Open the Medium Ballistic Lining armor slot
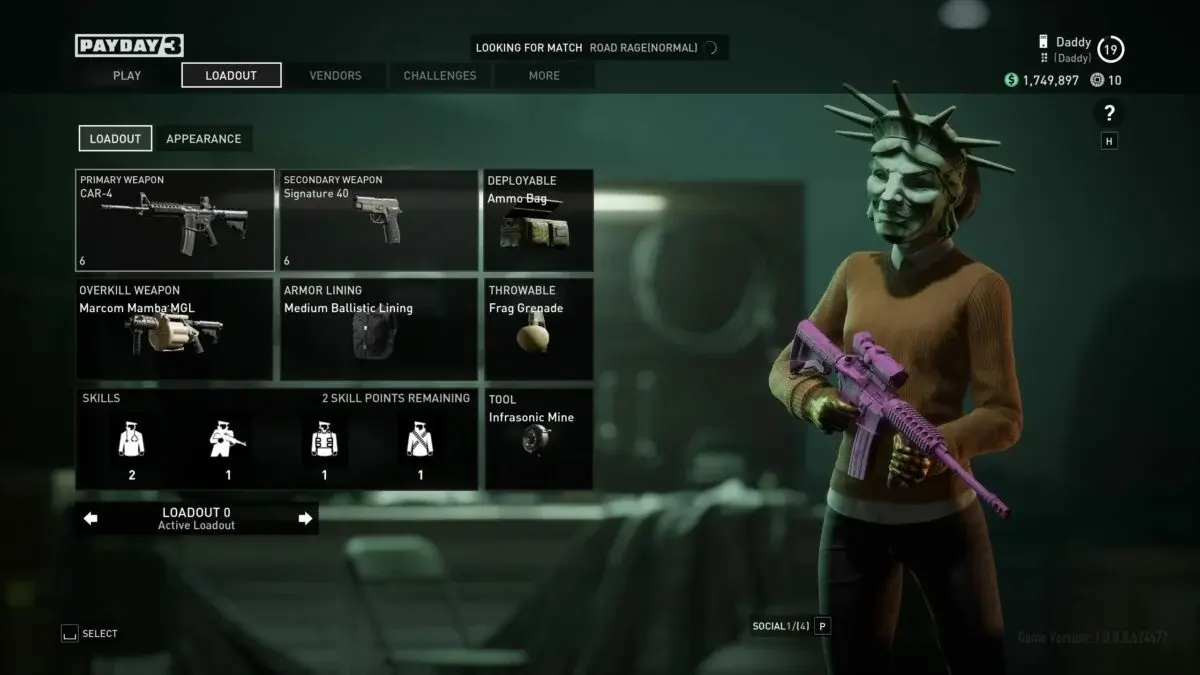Viewport: 1200px width, 675px height. [379, 329]
